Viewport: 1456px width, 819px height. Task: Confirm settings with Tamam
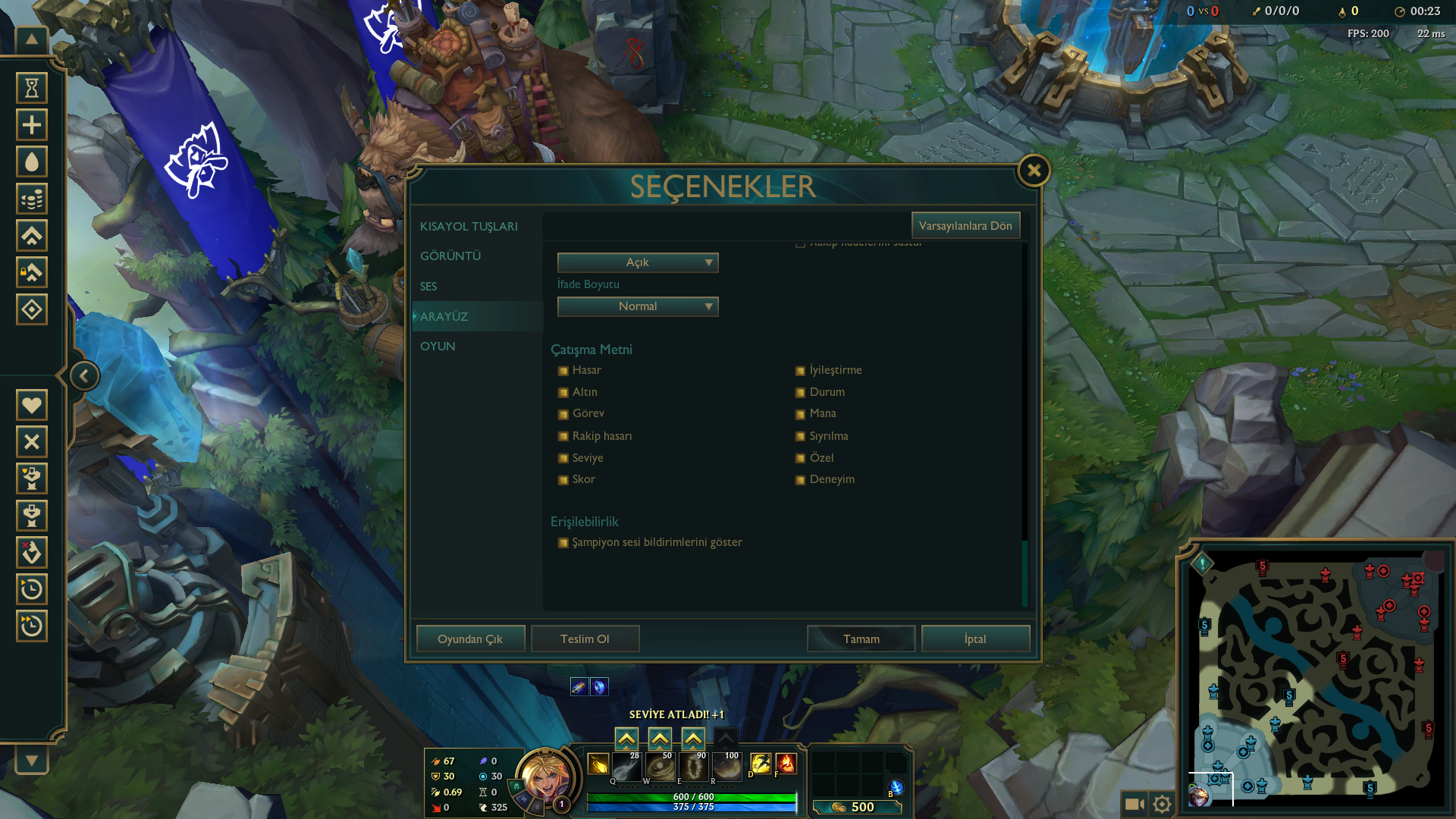[861, 639]
